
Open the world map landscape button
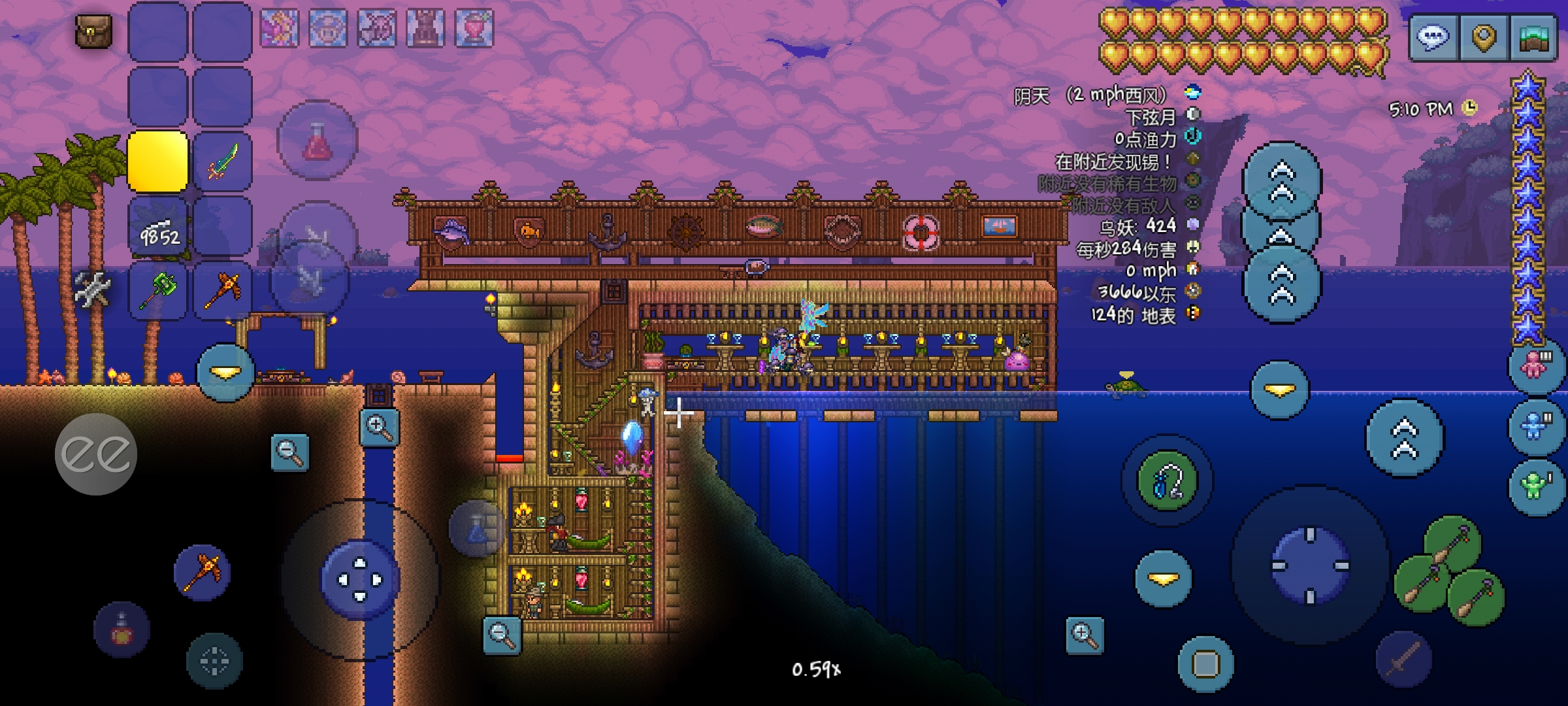click(1533, 38)
